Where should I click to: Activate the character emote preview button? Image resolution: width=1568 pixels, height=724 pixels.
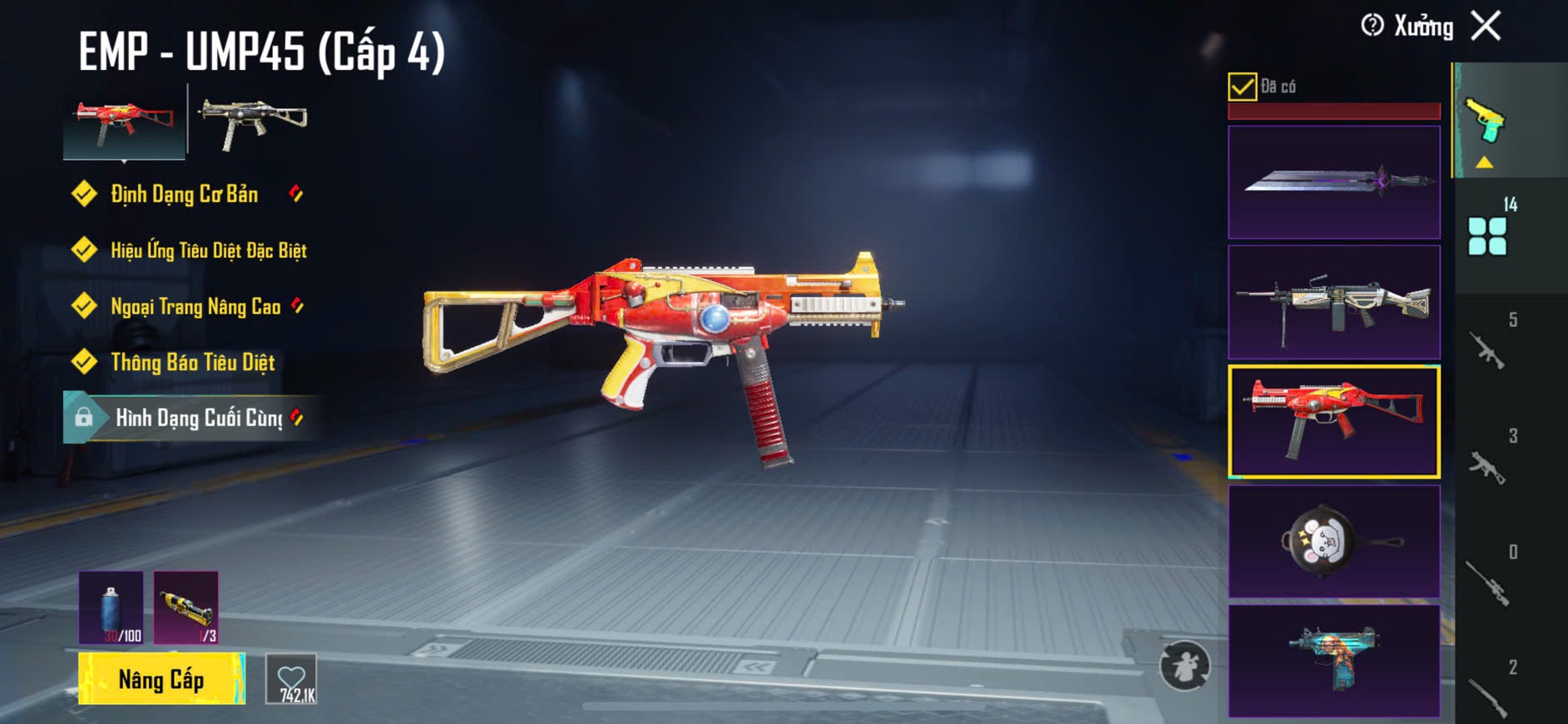[x=1185, y=666]
